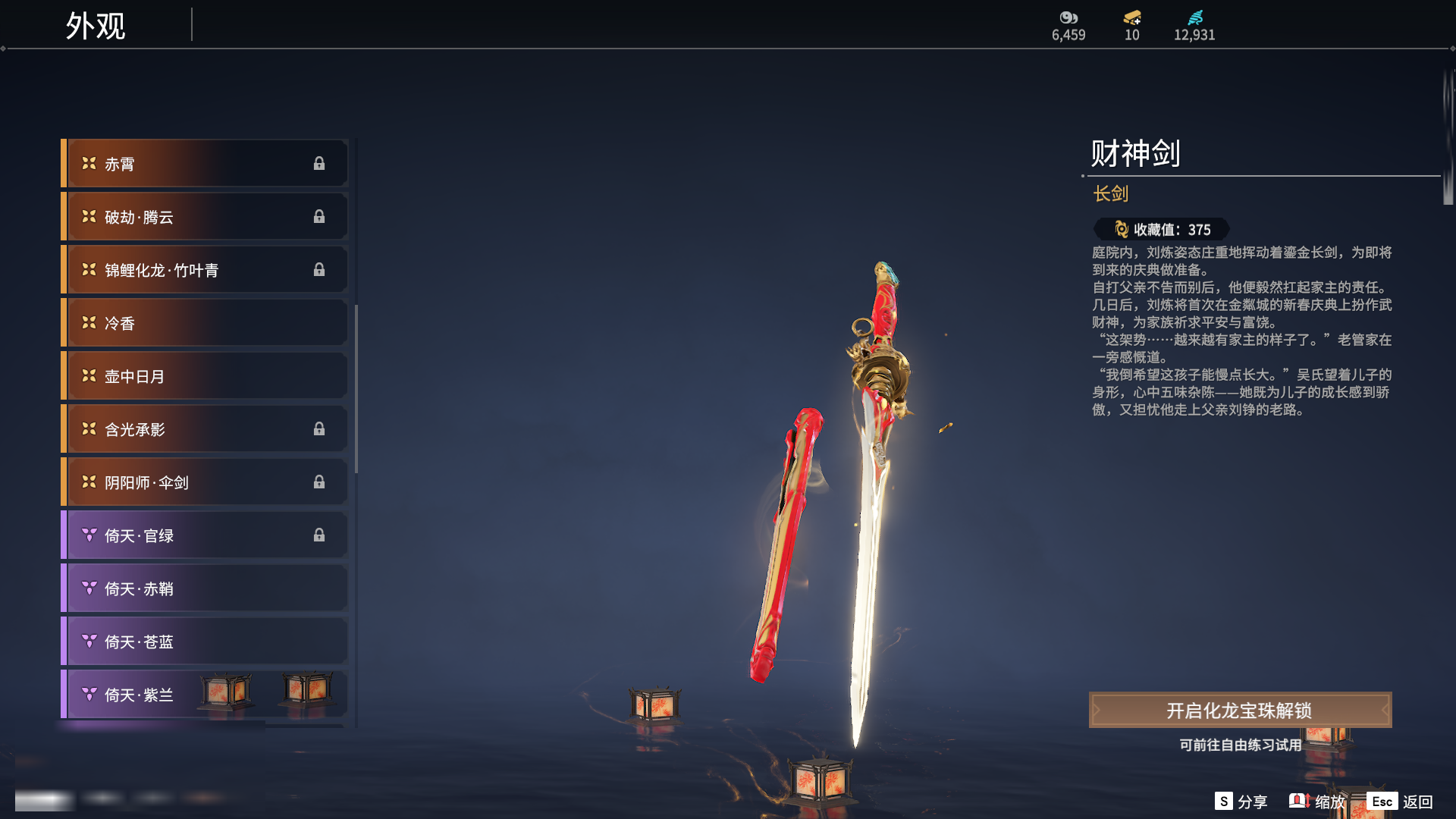Pick the 冷香 sword skin
The height and width of the screenshot is (819, 1456).
[x=205, y=323]
